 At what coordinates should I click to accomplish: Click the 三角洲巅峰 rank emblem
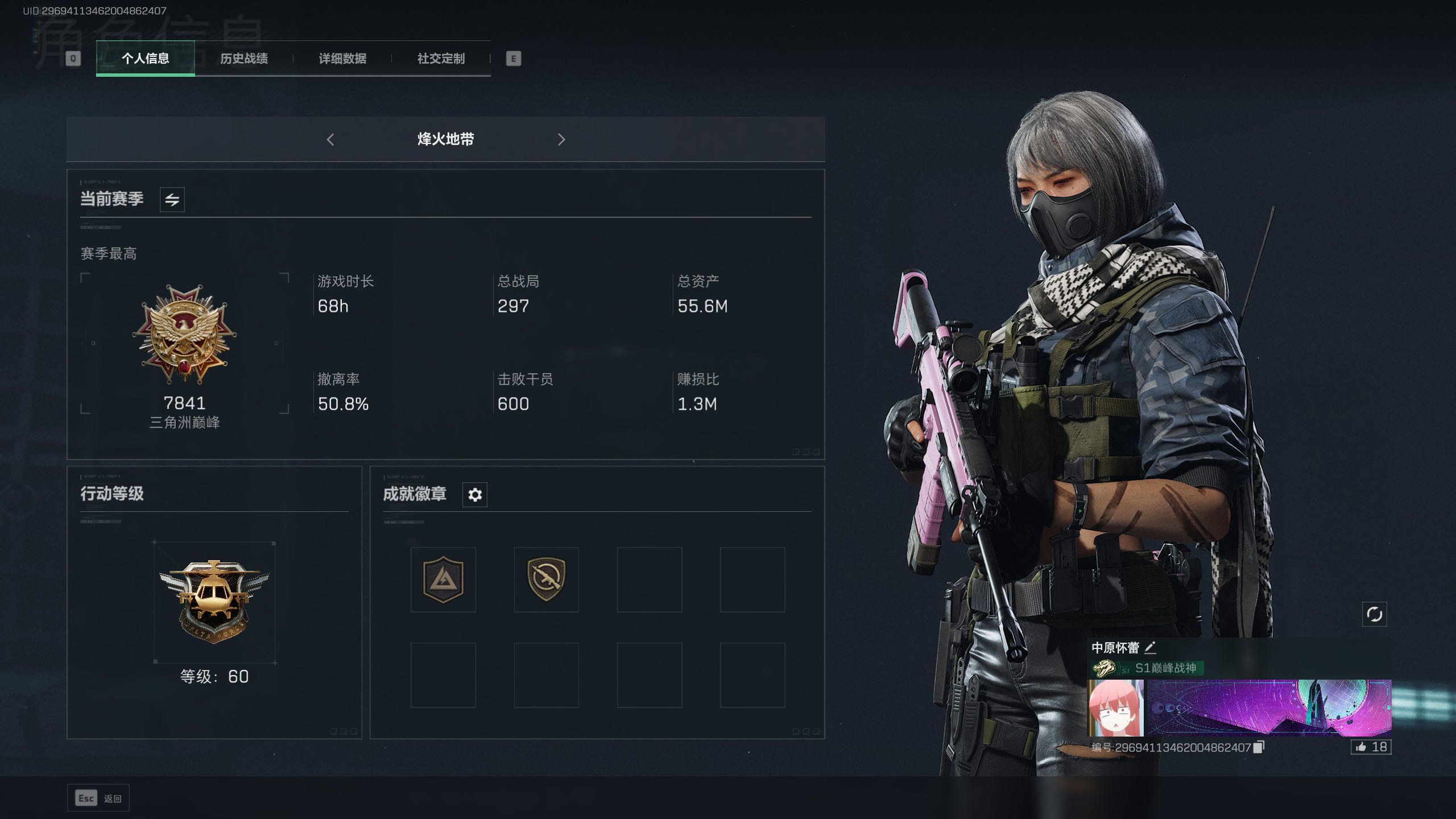[x=184, y=336]
